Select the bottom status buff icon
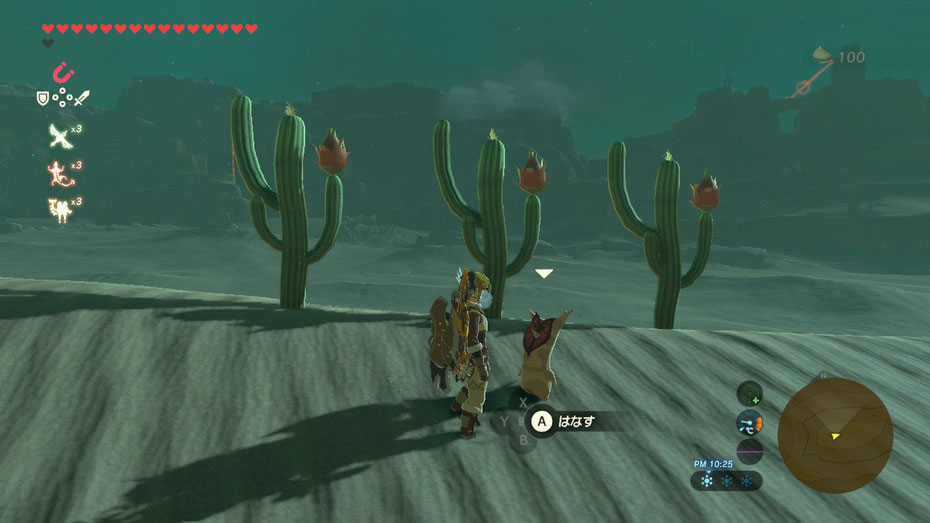The width and height of the screenshot is (930, 523). (58, 208)
